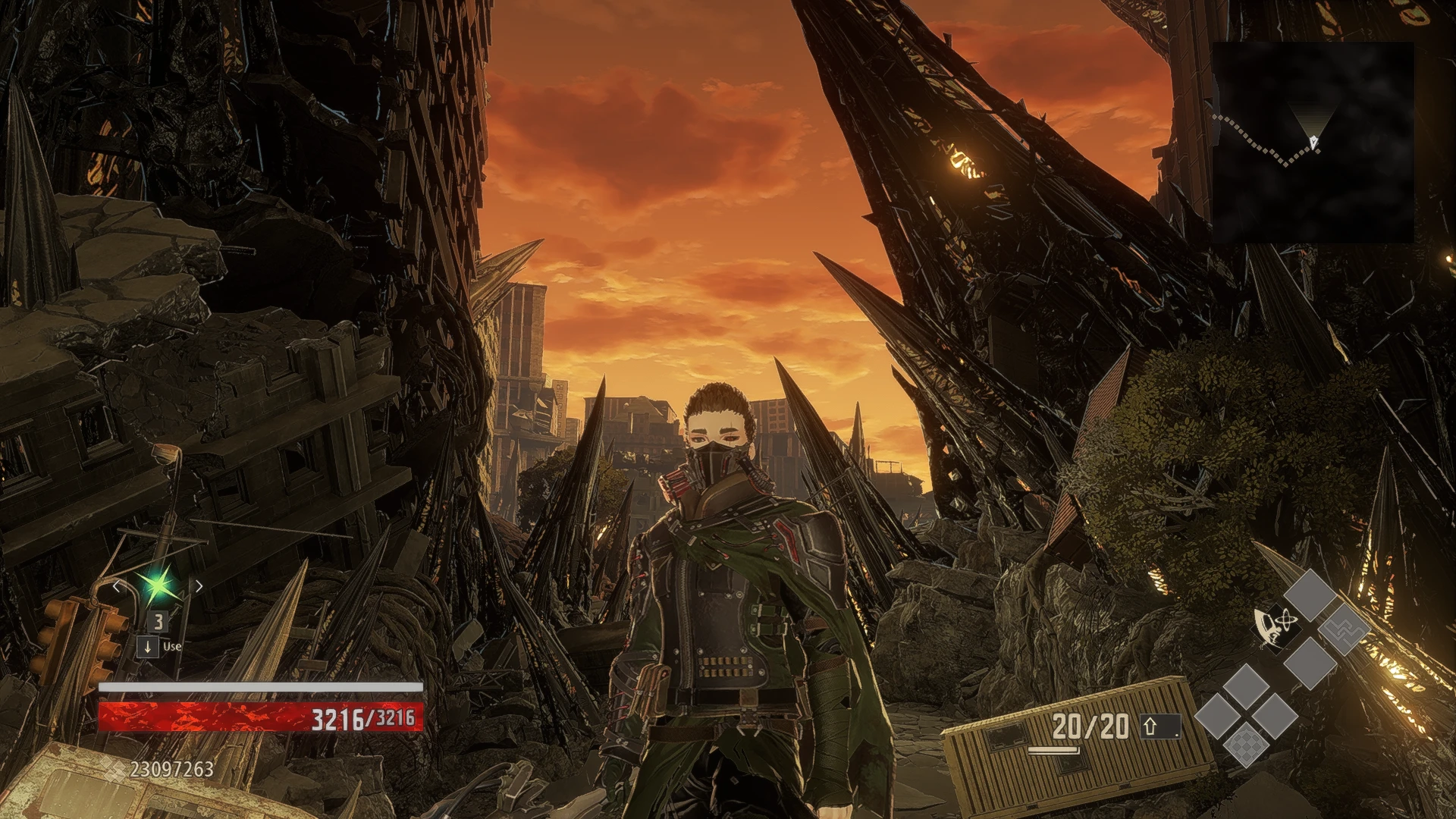Open the minimap

click(x=1313, y=143)
